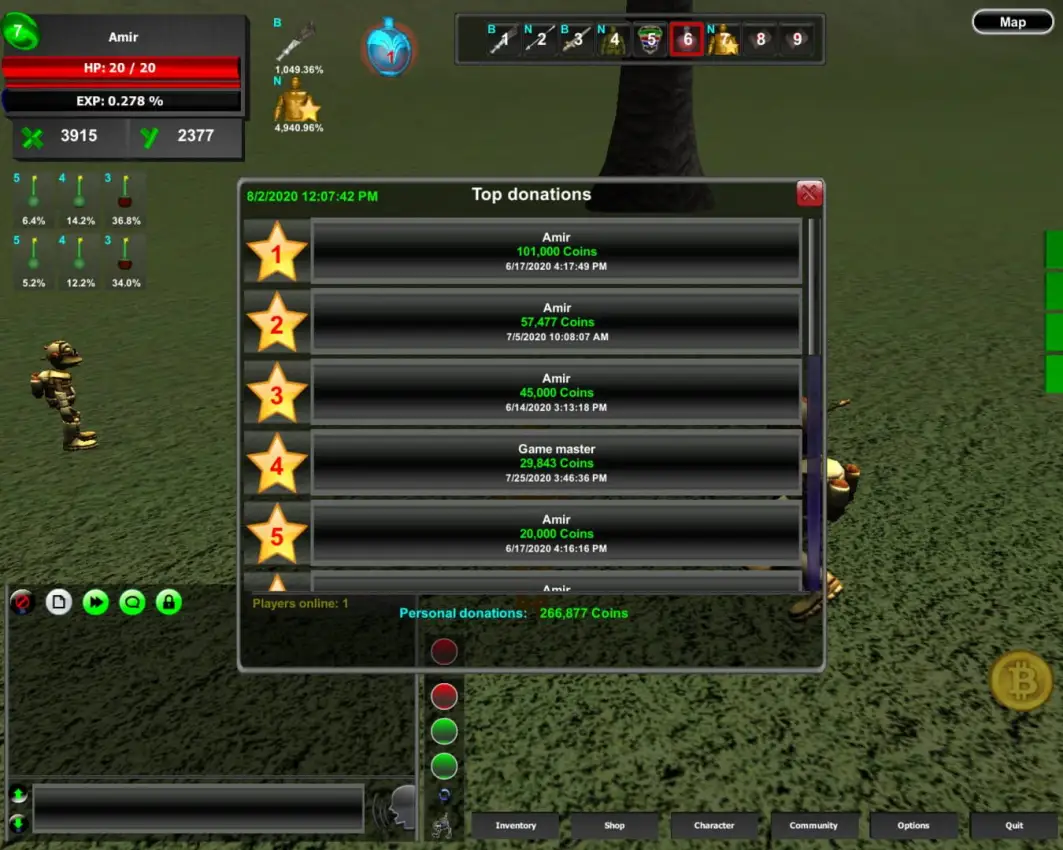Click the green fast-forward chat button

coord(95,602)
